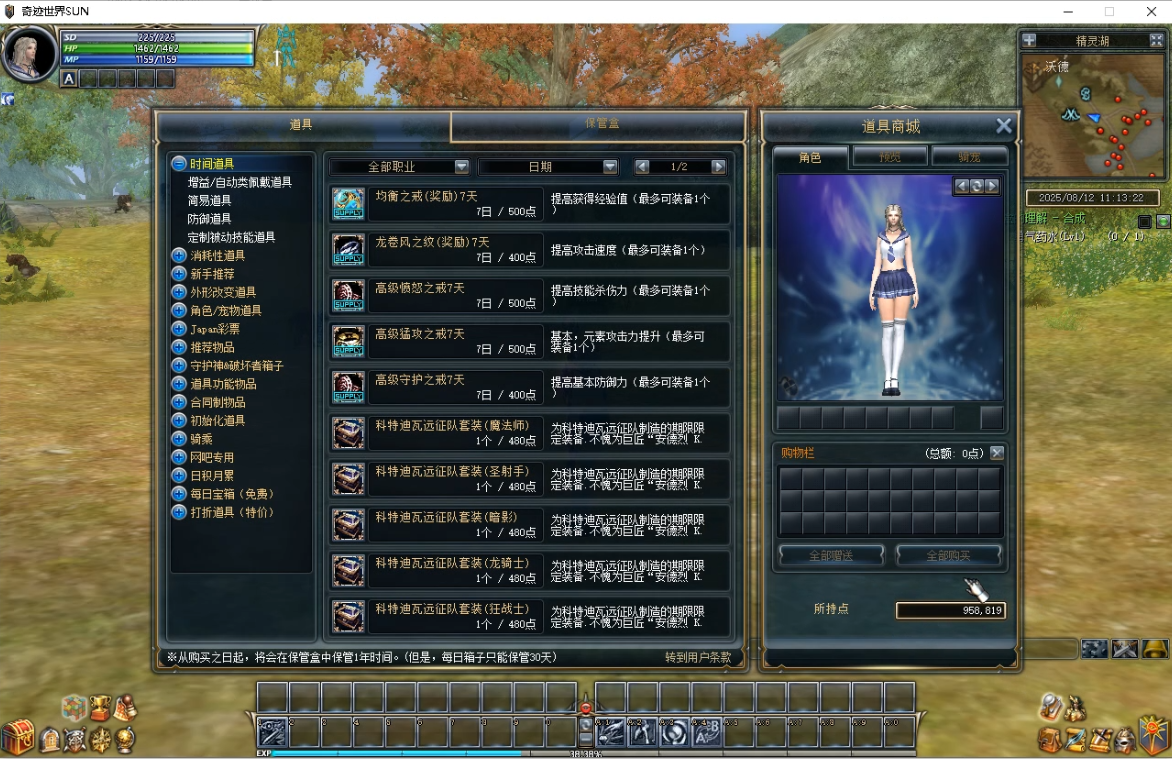Open the 日期 sort dropdown
The height and width of the screenshot is (759, 1172).
(548, 167)
